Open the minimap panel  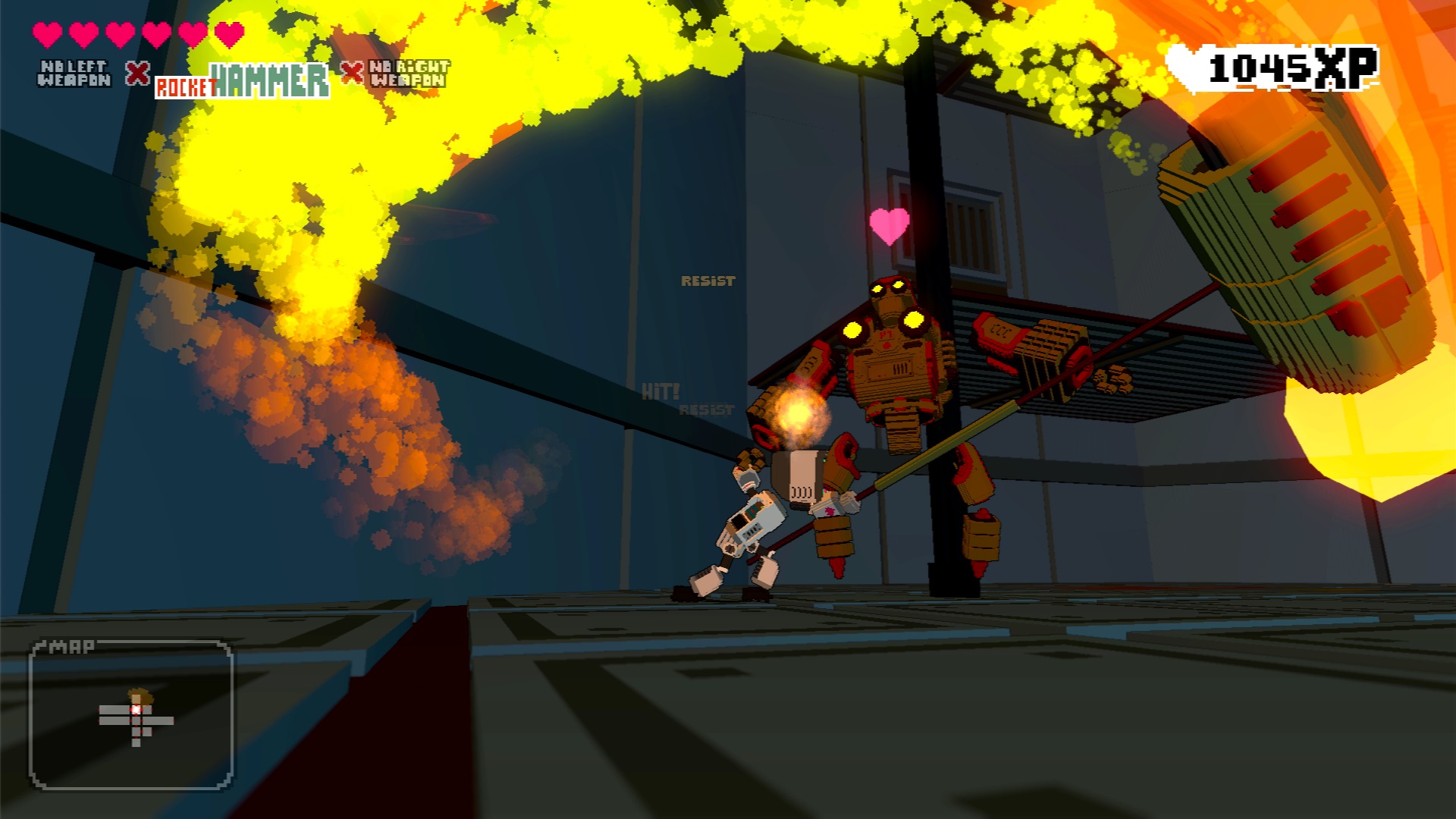130,714
